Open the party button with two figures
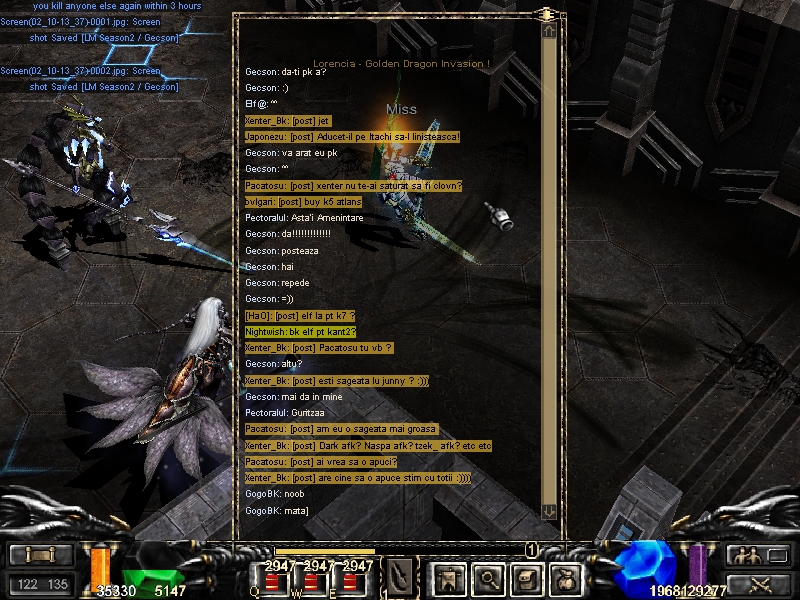Image resolution: width=800 pixels, height=600 pixels. (745, 556)
